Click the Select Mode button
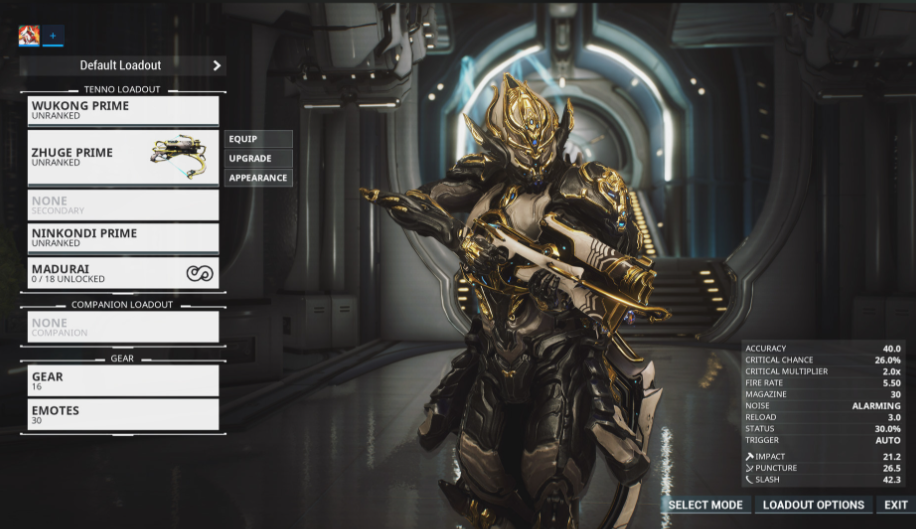Viewport: 916px width, 529px height. pos(705,505)
